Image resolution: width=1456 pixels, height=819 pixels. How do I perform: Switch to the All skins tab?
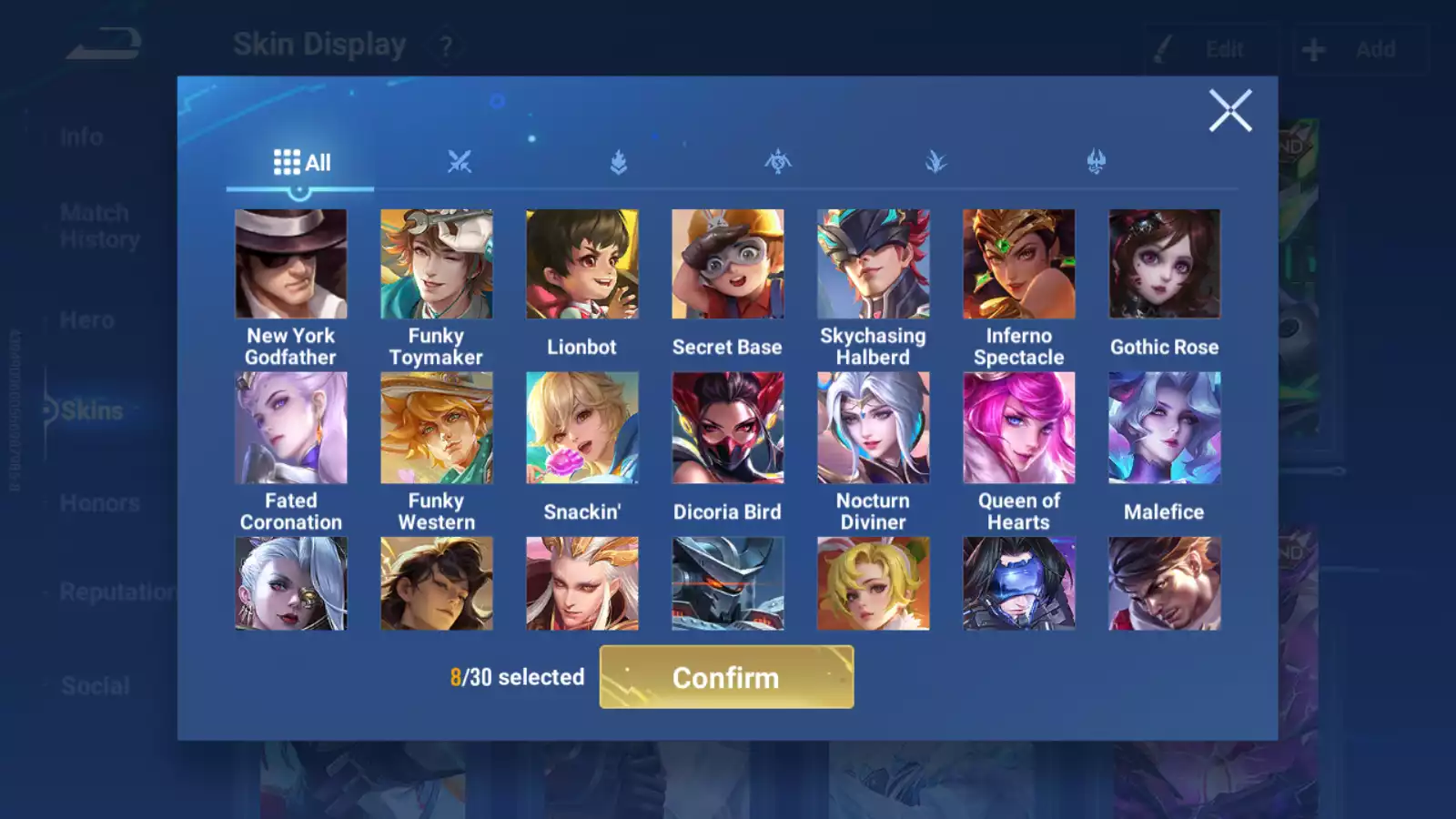coord(301,163)
